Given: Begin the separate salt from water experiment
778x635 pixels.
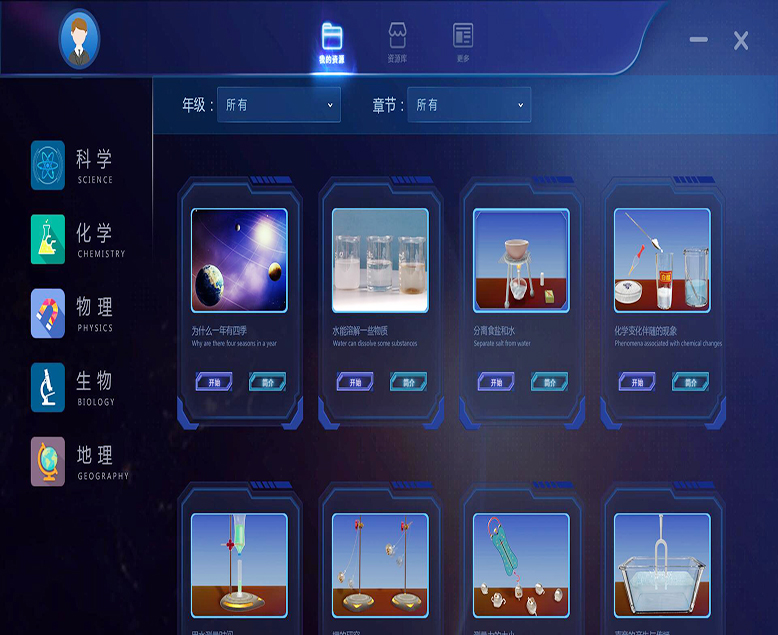Looking at the screenshot, I should pos(496,382).
